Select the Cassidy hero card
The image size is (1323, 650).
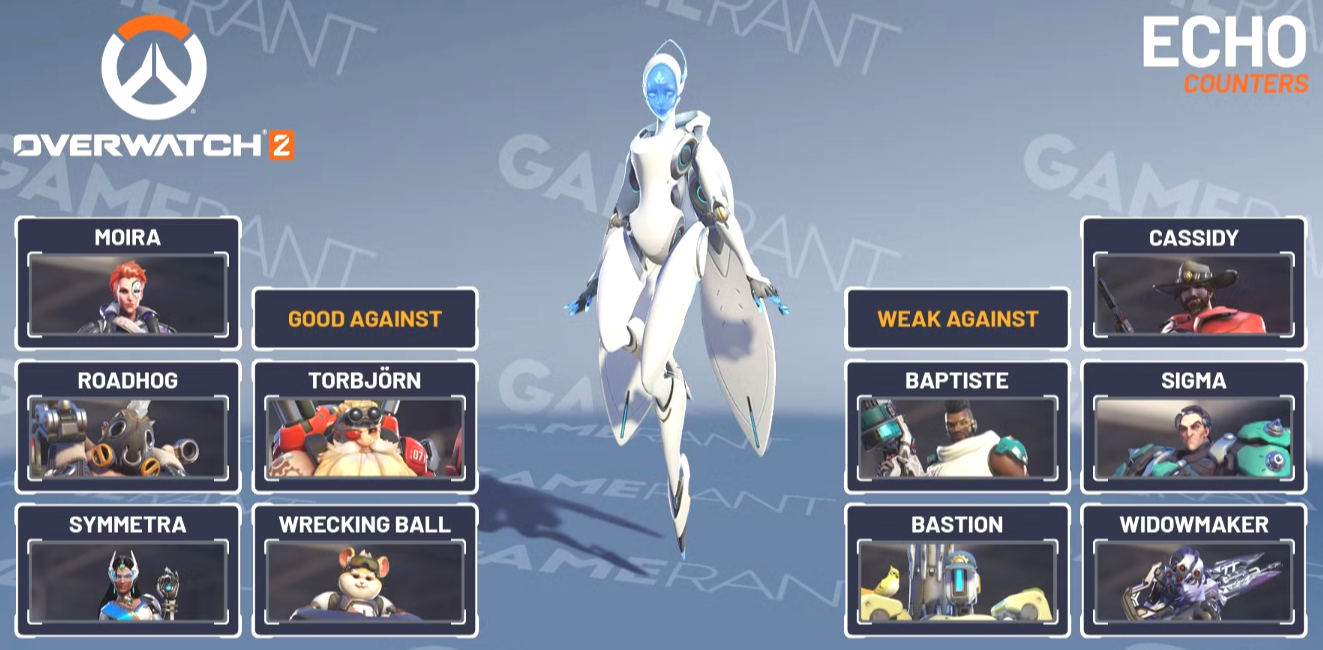click(1193, 283)
